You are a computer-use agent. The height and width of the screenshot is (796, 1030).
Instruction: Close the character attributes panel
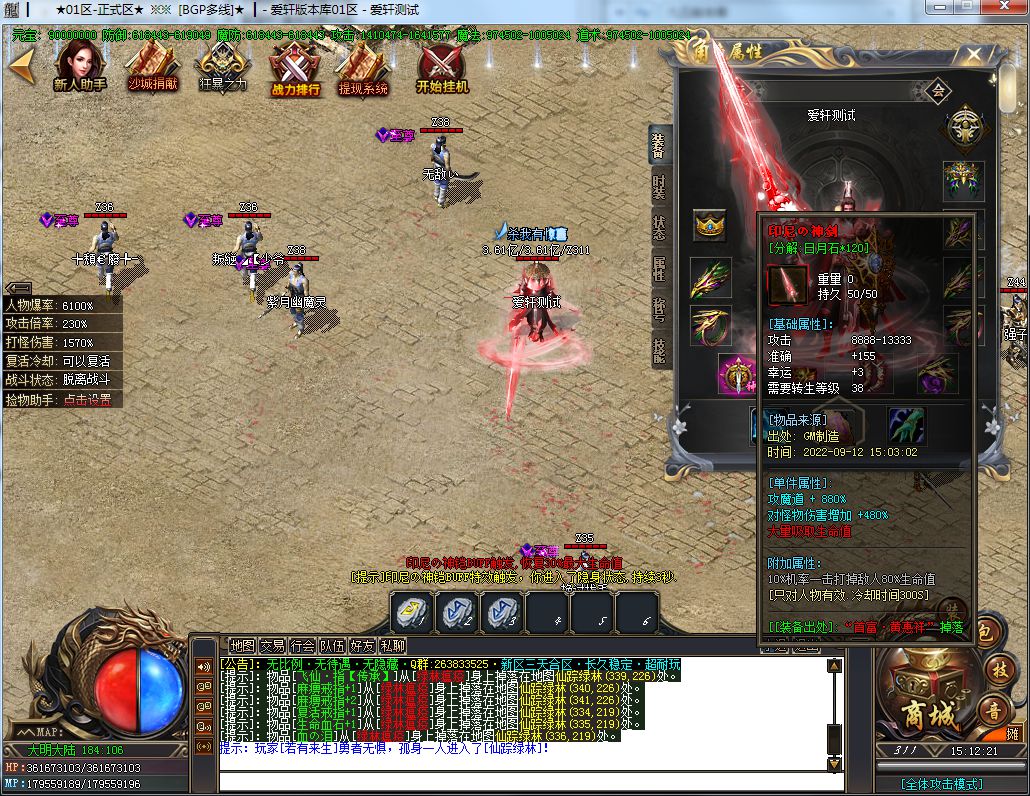[970, 55]
